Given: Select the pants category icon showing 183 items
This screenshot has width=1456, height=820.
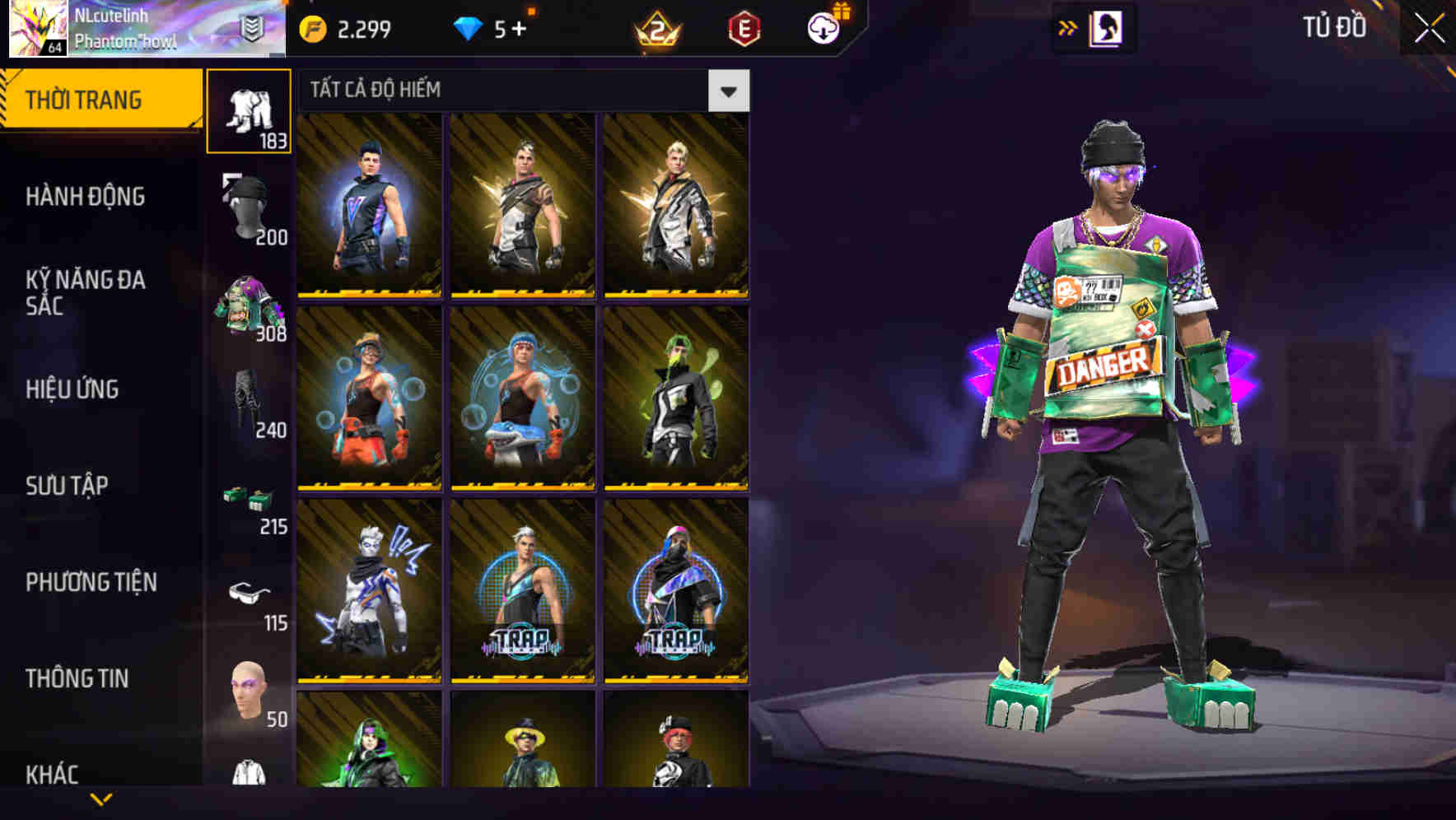Looking at the screenshot, I should [x=250, y=109].
